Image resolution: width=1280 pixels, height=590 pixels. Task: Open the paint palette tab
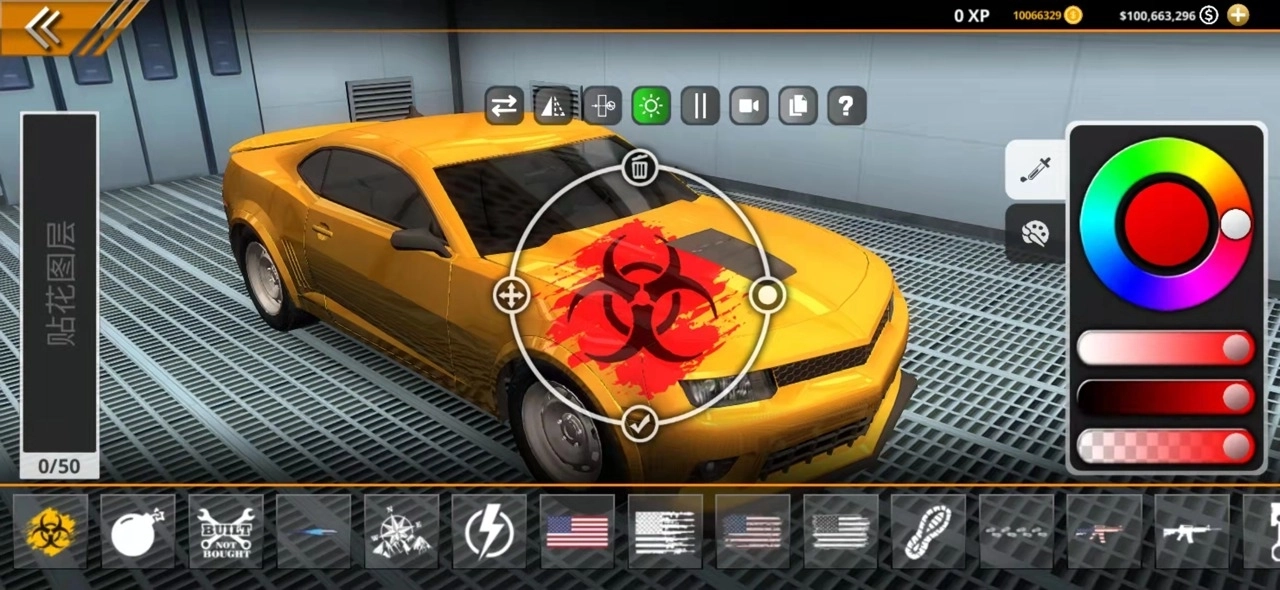coord(1034,234)
